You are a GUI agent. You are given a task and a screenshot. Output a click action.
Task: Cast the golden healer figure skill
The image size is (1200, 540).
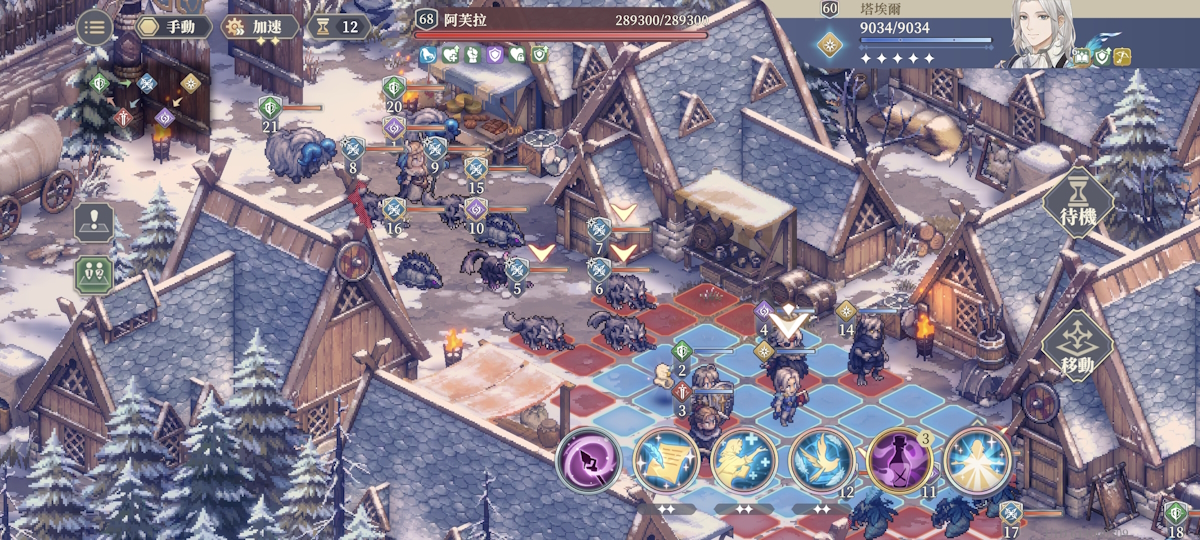(744, 462)
